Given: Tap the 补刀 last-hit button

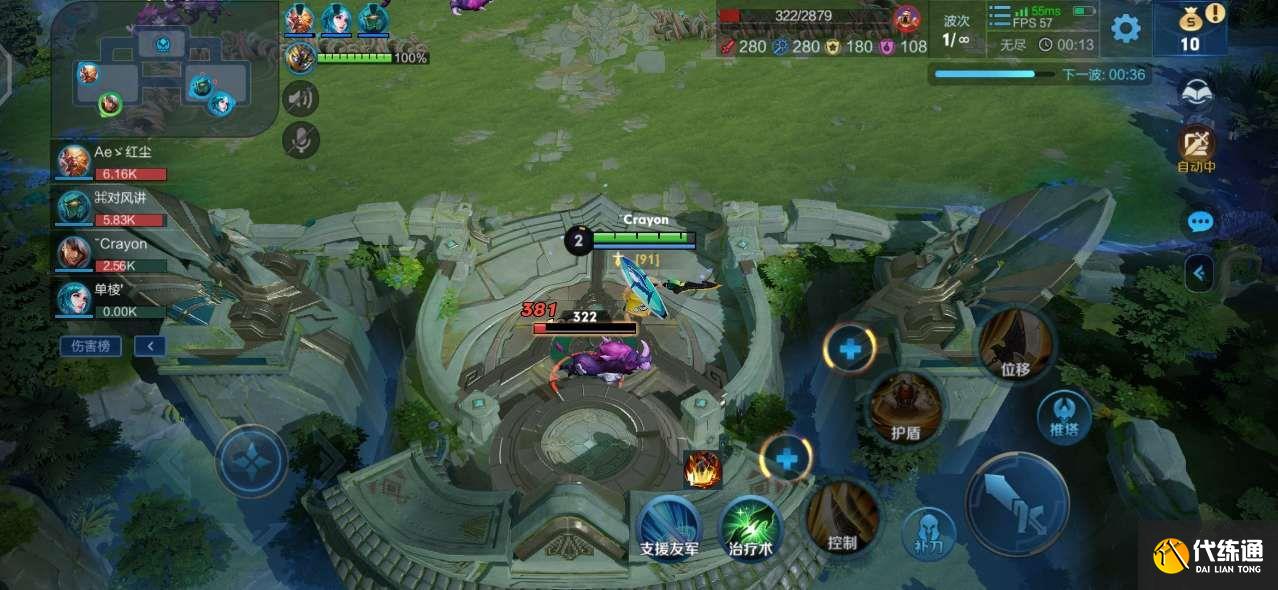Looking at the screenshot, I should (x=927, y=533).
